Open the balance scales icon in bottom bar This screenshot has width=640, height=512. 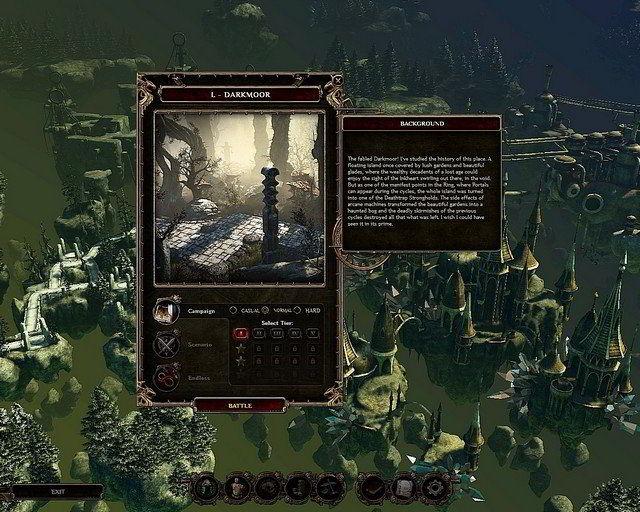tap(329, 487)
